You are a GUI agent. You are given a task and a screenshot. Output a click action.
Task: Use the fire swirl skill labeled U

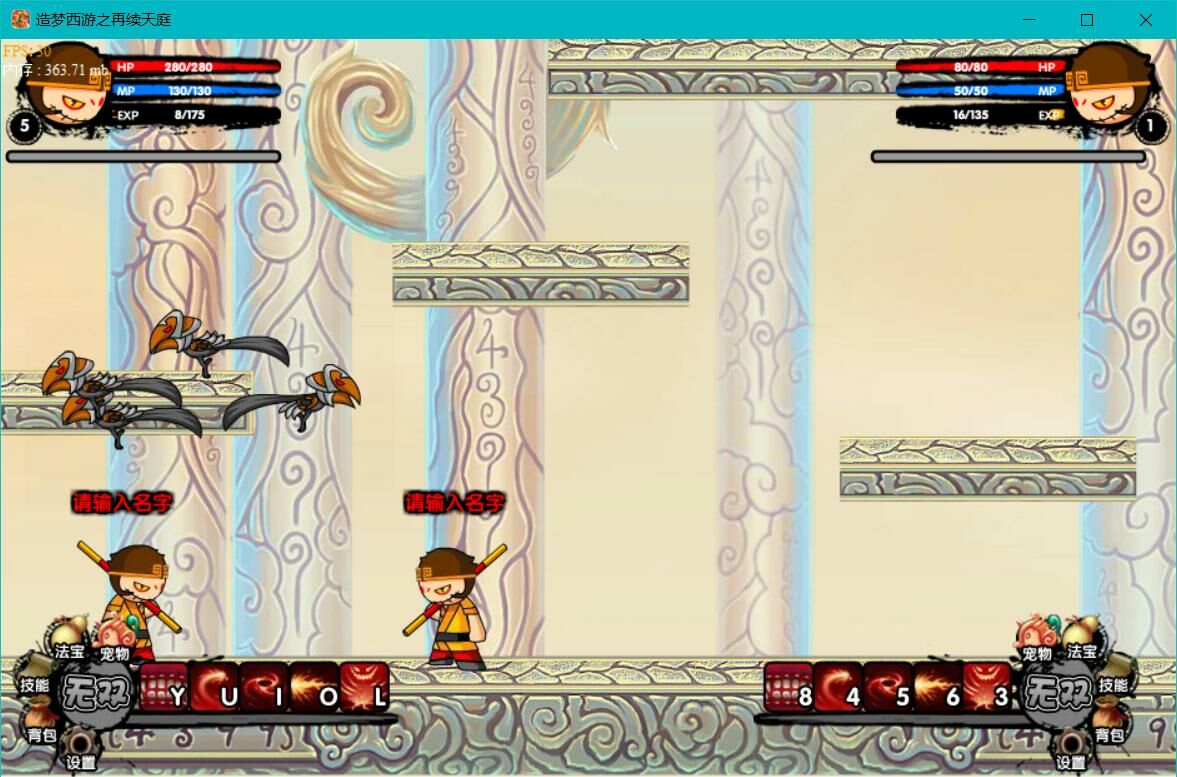point(214,687)
